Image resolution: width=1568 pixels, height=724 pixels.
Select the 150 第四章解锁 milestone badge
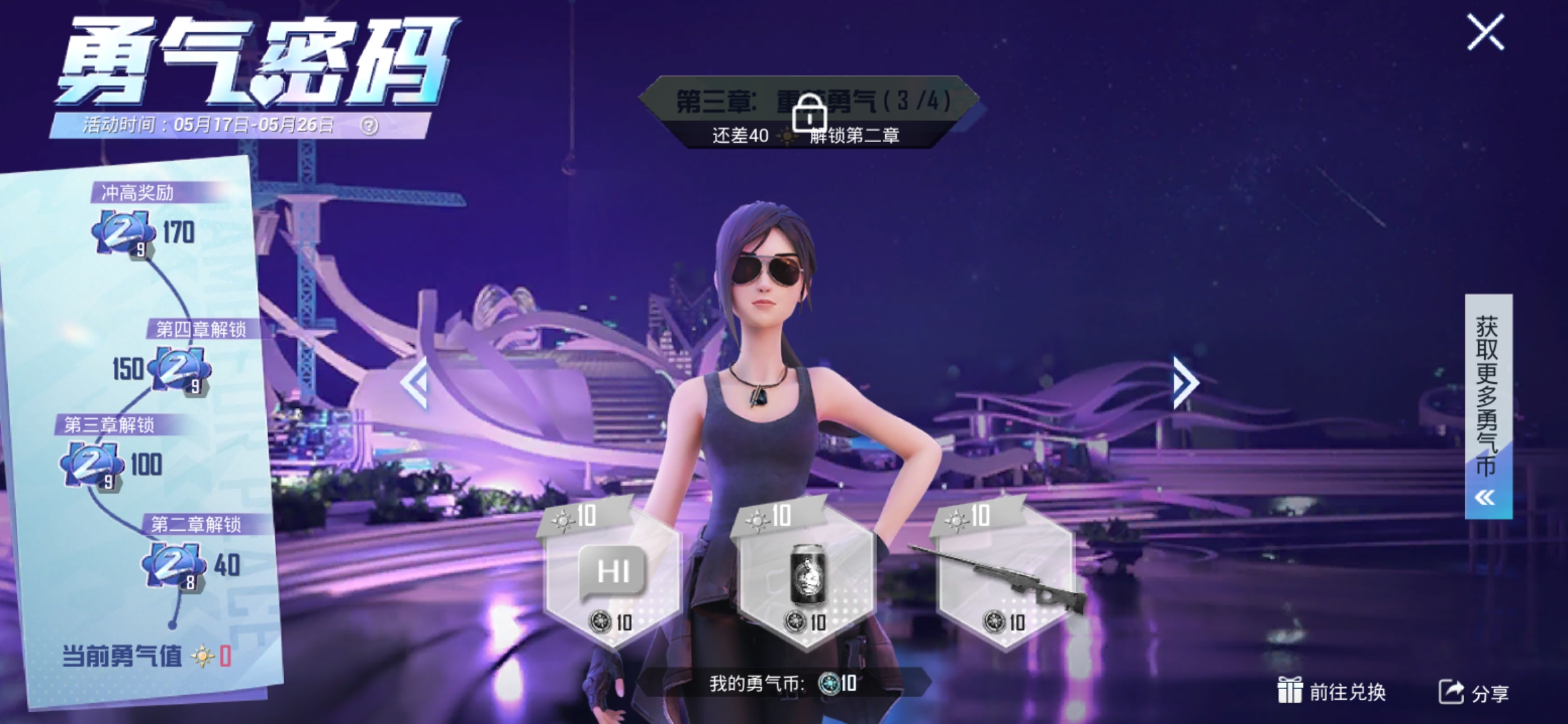point(178,368)
